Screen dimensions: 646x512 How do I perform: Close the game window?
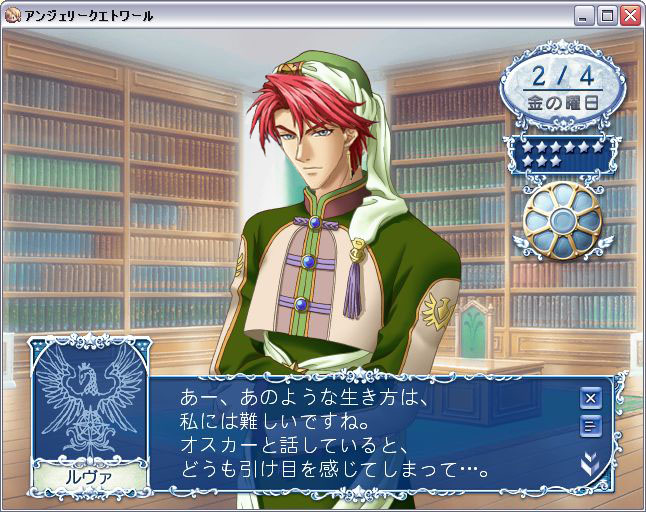(x=630, y=16)
